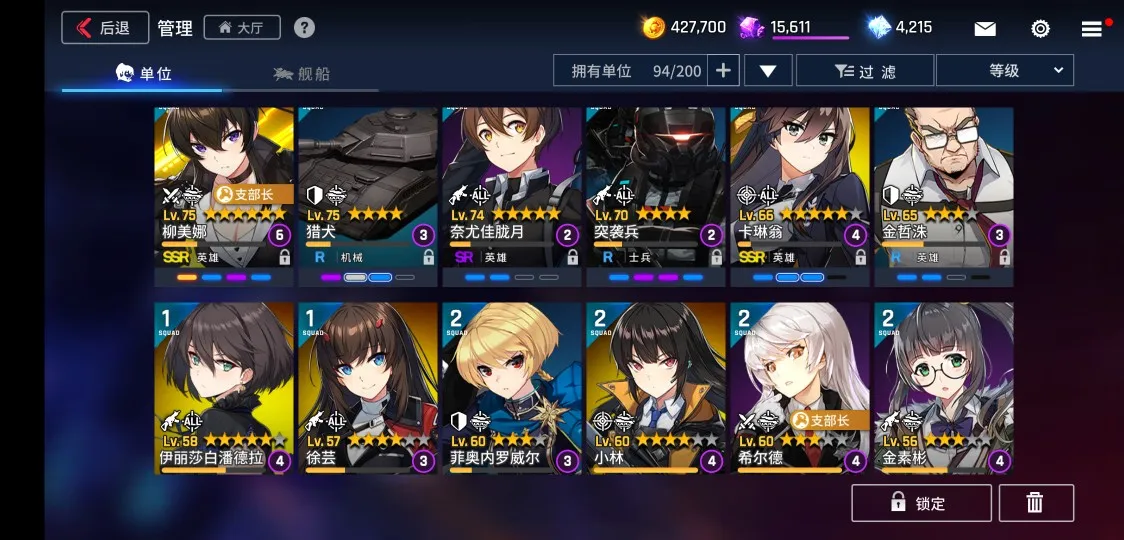Open the mail inbox envelope
The width and height of the screenshot is (1124, 540).
[985, 29]
